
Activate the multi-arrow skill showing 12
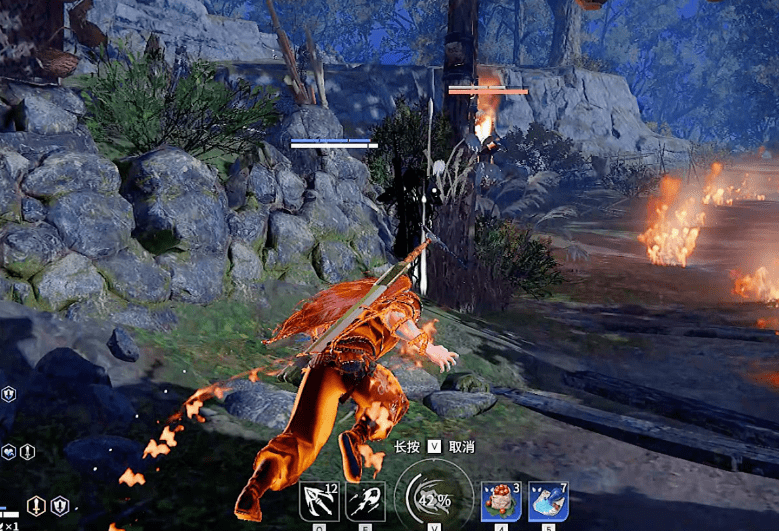pos(319,500)
